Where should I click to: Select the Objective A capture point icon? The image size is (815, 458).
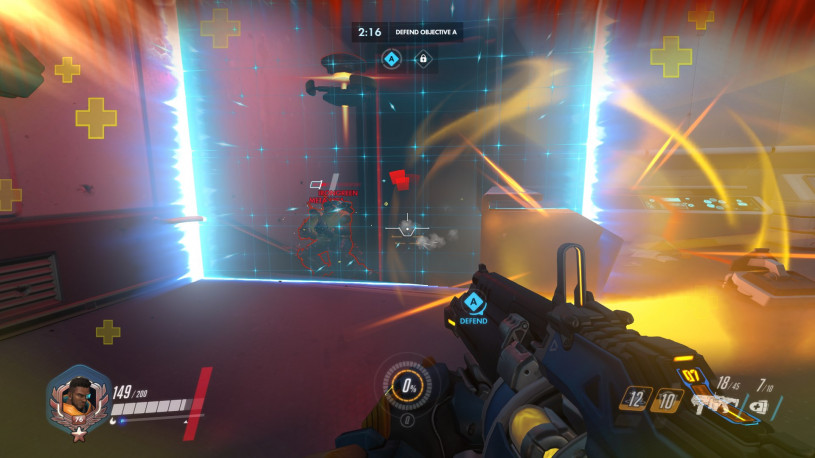tap(391, 60)
